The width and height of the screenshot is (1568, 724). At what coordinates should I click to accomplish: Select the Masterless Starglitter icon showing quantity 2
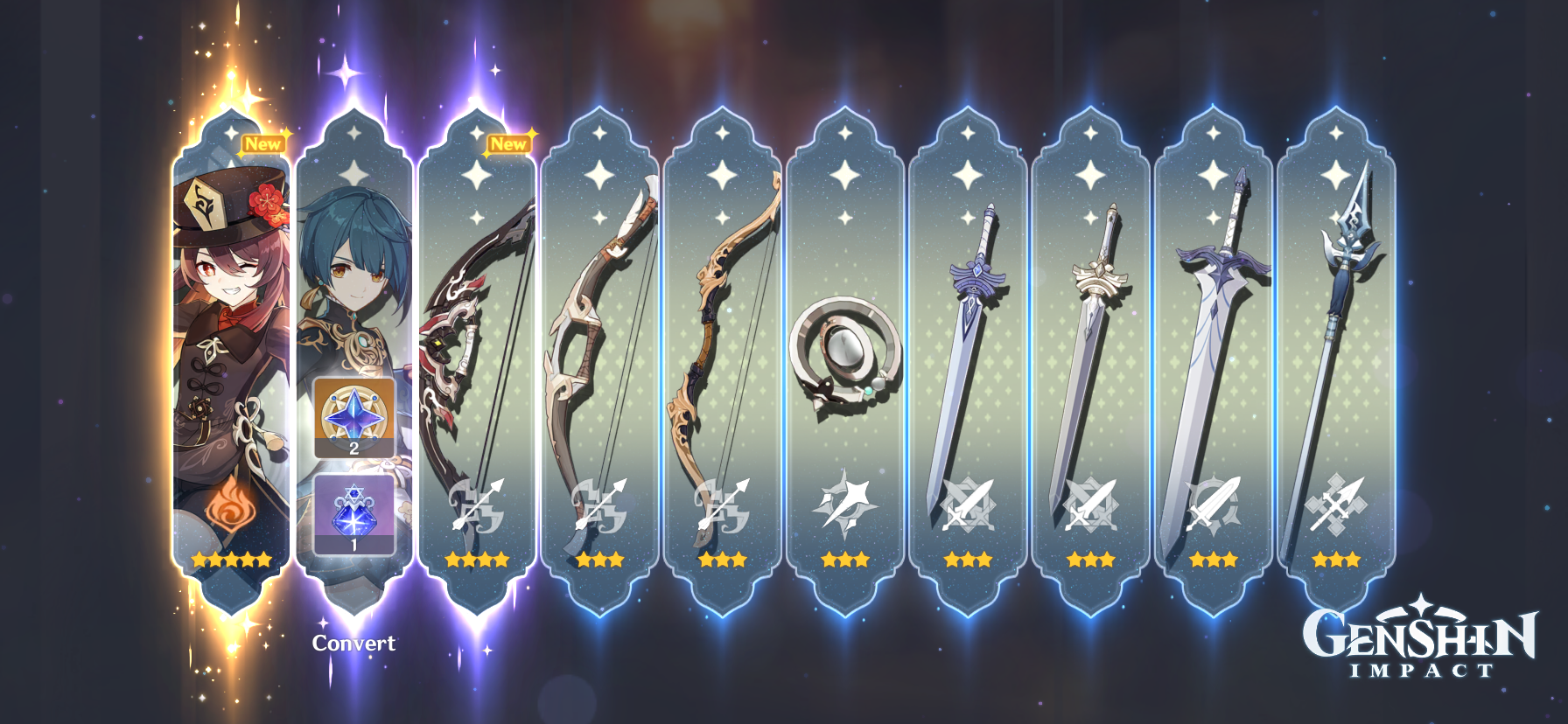[x=355, y=418]
